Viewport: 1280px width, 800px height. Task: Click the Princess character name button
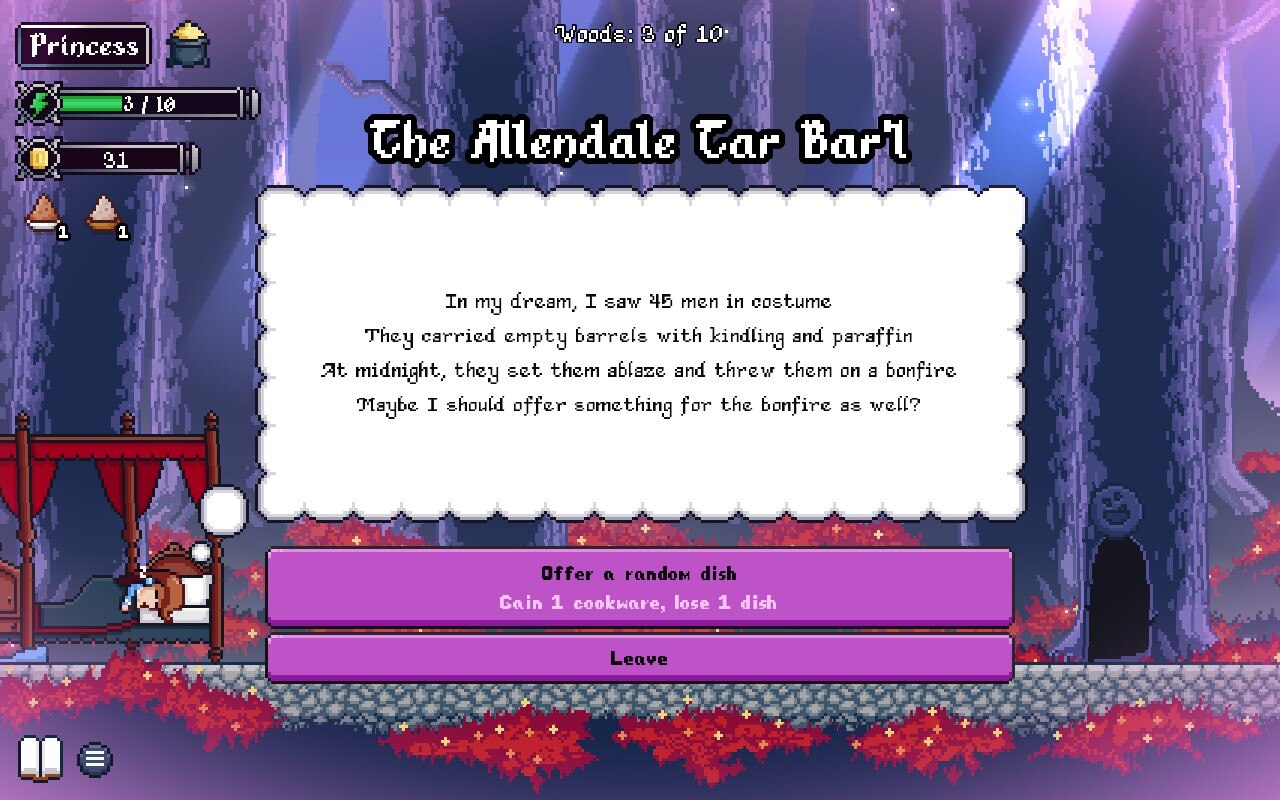(x=84, y=46)
